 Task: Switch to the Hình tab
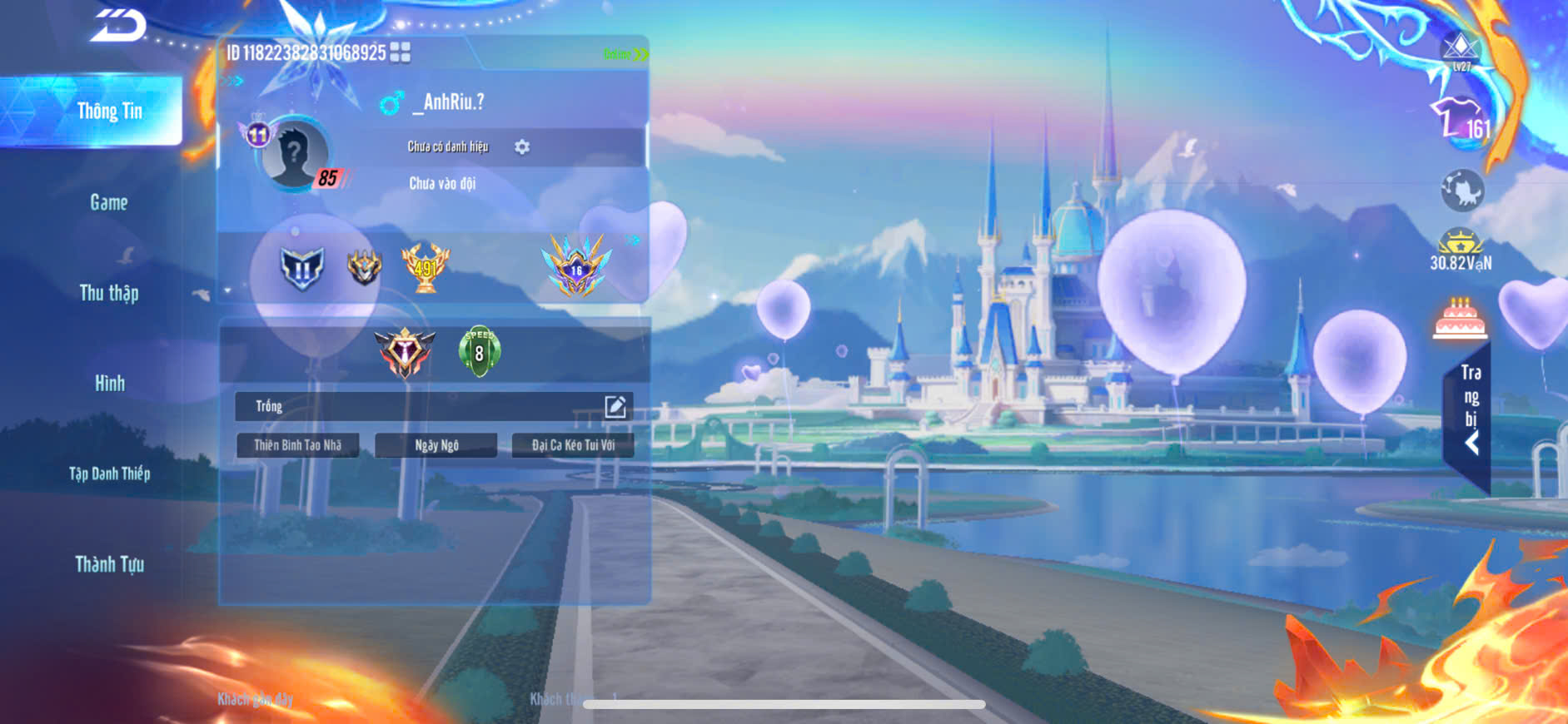(109, 384)
